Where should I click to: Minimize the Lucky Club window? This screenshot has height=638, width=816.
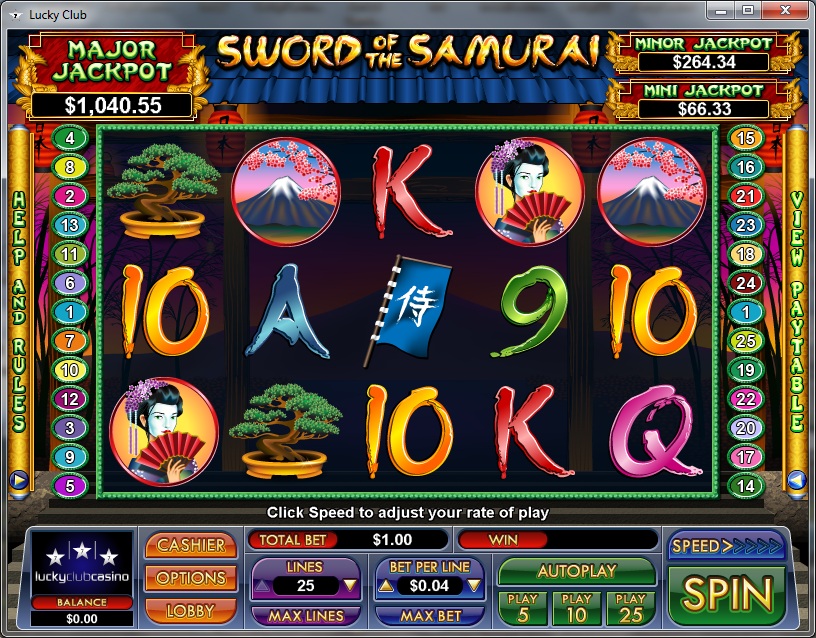pyautogui.click(x=722, y=10)
